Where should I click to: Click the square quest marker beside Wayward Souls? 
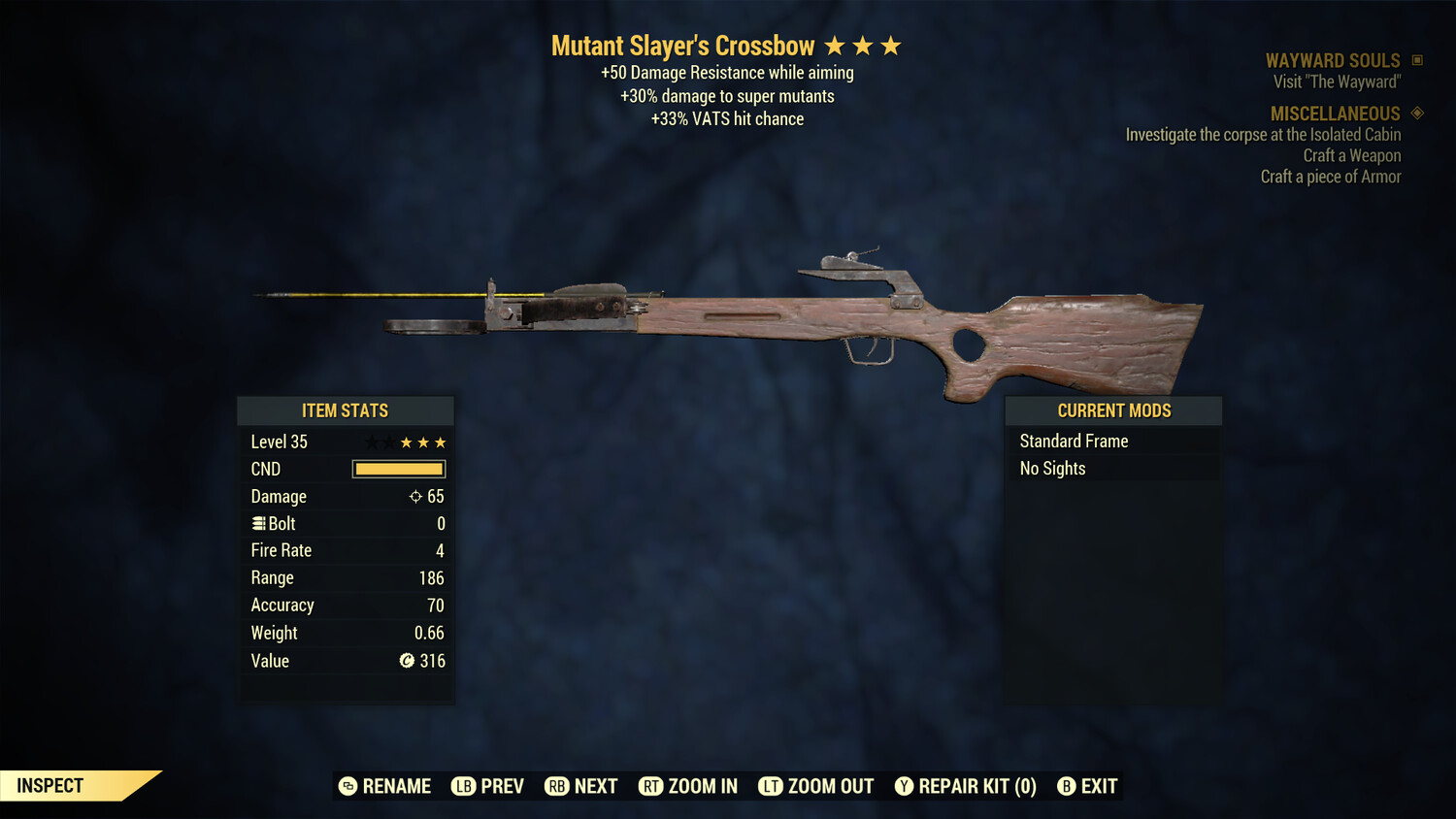pos(1415,59)
